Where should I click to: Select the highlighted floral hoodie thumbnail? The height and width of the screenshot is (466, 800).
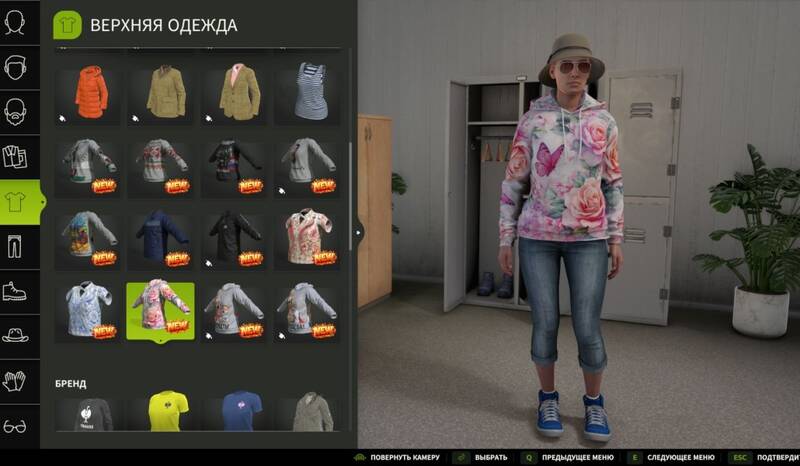coord(161,310)
